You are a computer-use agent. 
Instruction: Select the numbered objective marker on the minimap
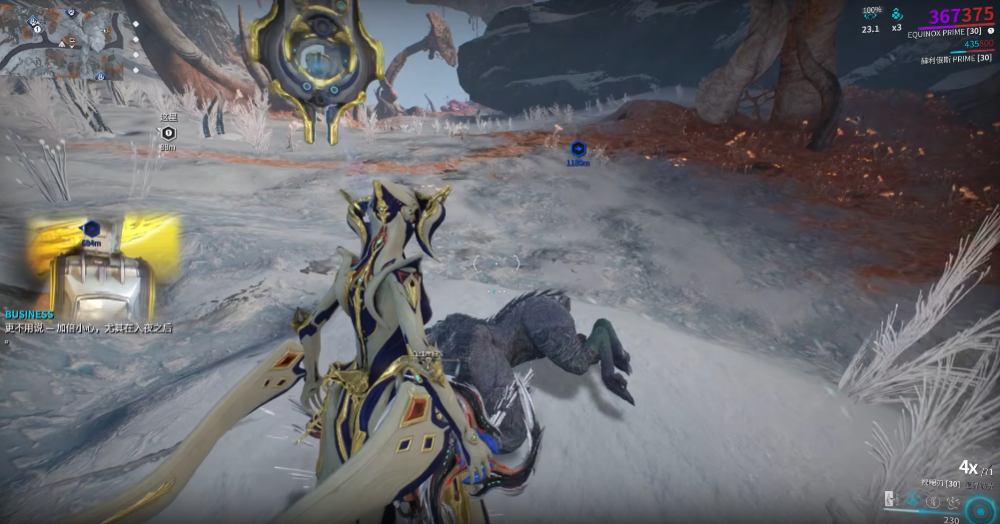pyautogui.click(x=36, y=30)
